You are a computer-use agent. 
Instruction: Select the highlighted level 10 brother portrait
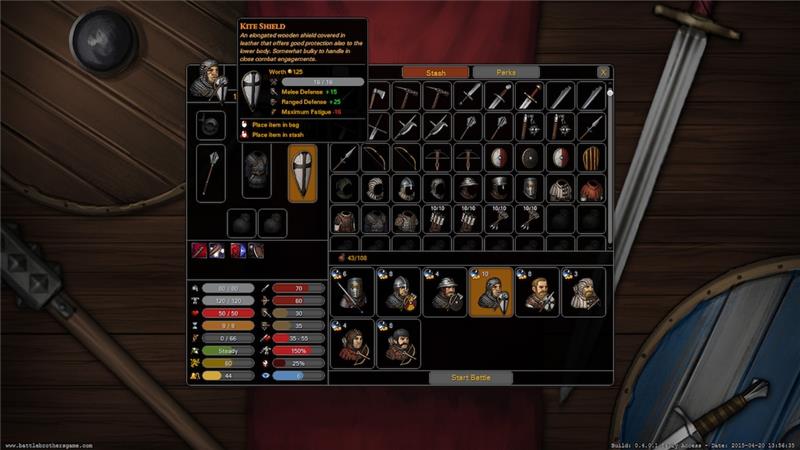click(x=490, y=291)
